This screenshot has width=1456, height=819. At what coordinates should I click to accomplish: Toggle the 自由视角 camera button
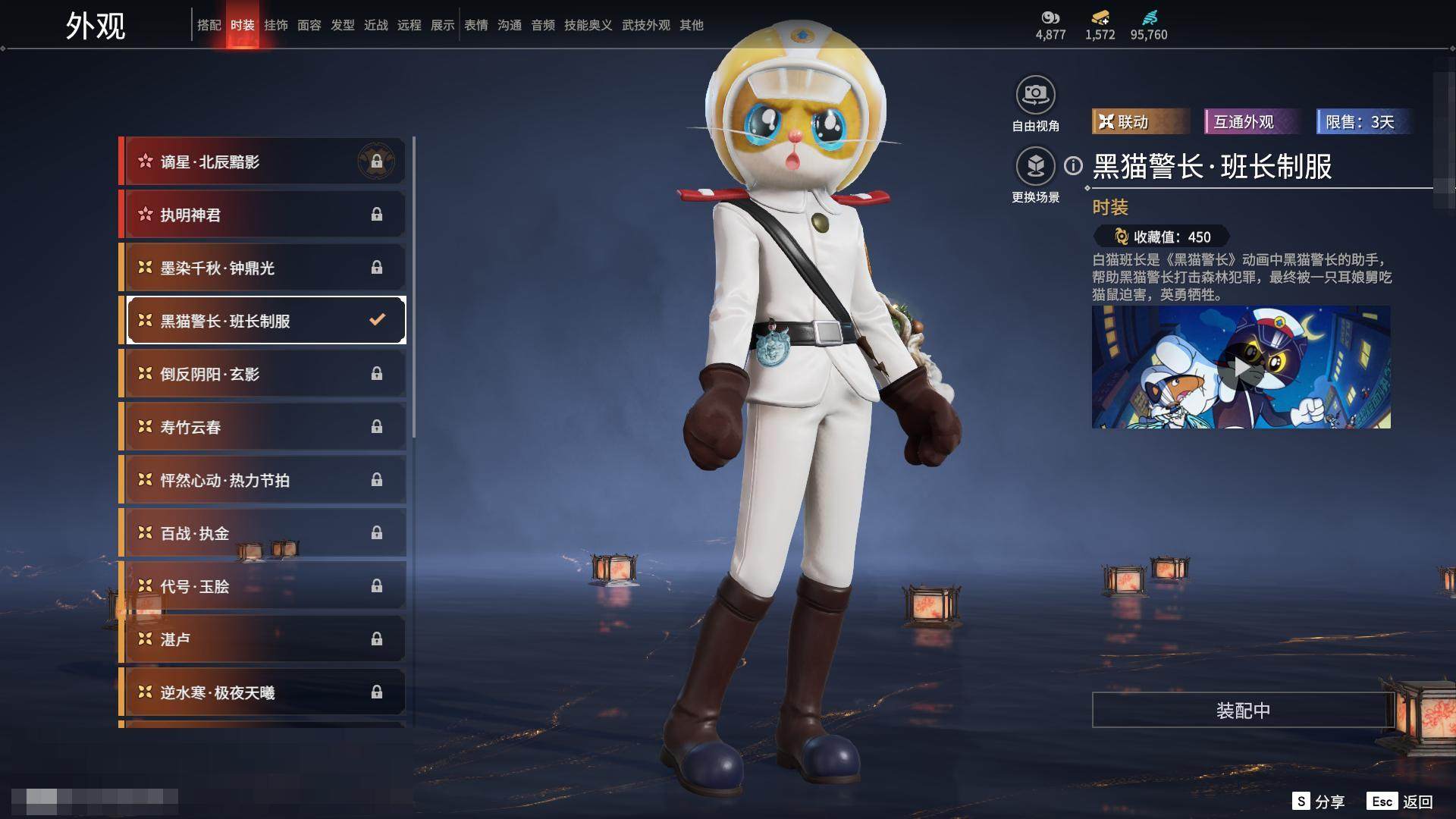[x=1035, y=96]
